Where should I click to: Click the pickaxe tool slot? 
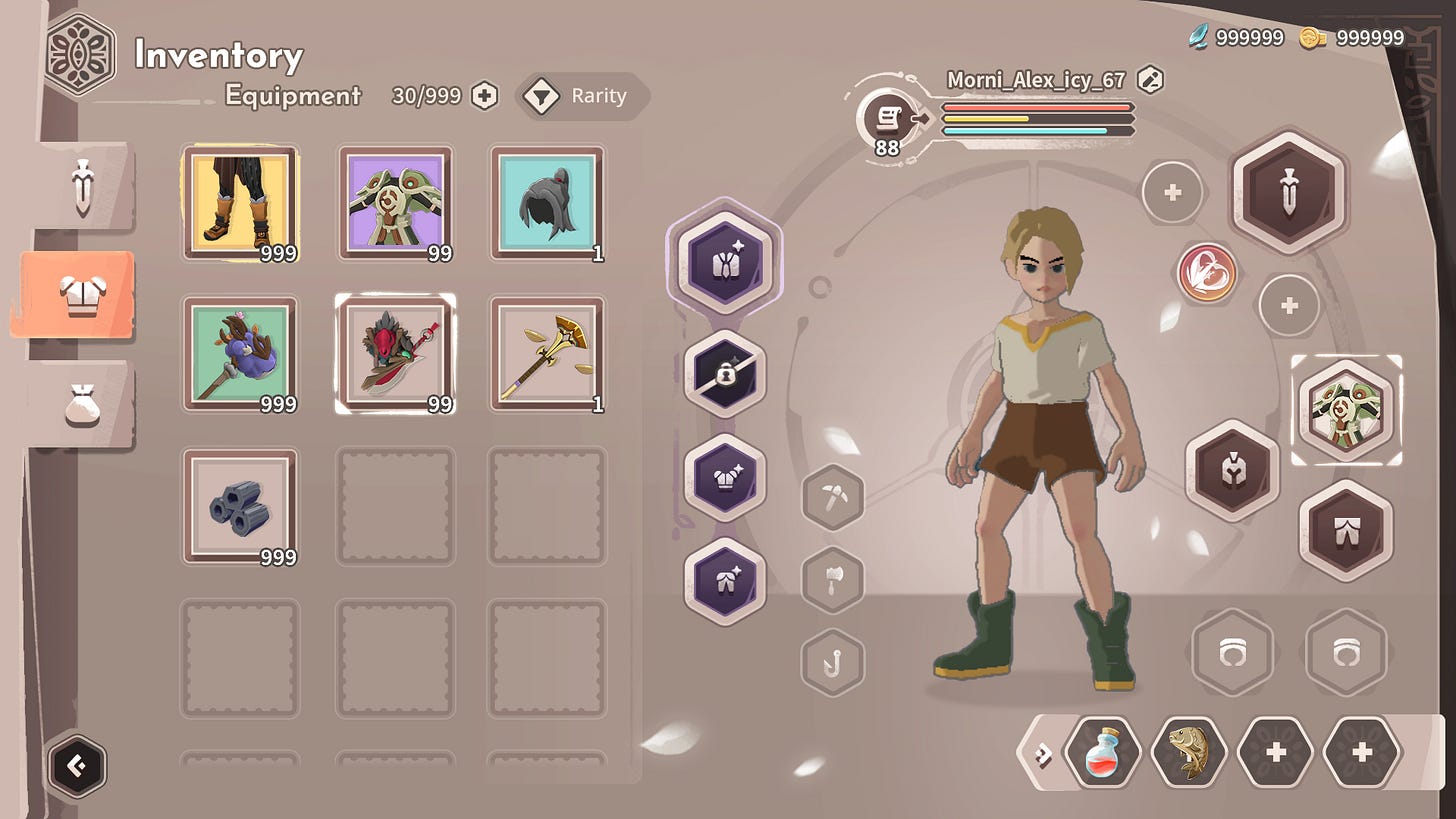click(832, 497)
